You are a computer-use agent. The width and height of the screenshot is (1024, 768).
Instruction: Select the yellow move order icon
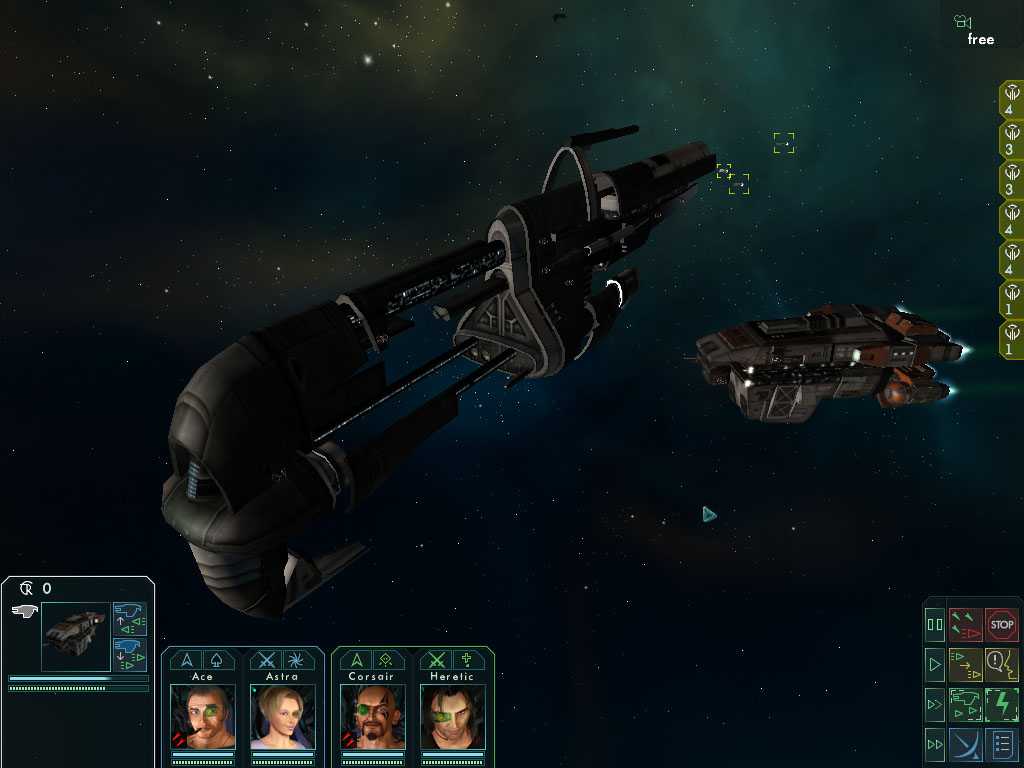pos(966,663)
